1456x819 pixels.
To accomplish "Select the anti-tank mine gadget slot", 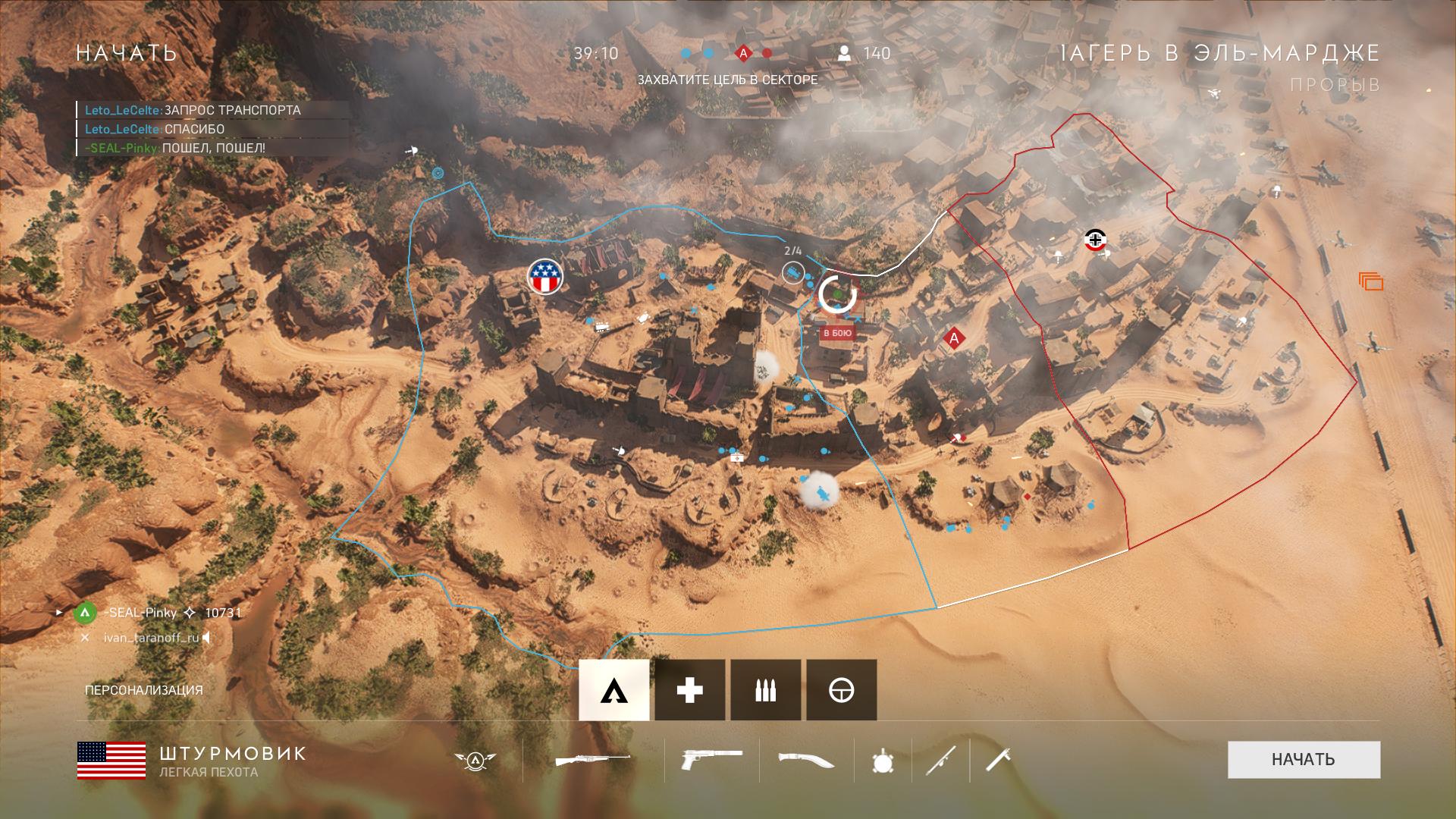I will [x=883, y=760].
